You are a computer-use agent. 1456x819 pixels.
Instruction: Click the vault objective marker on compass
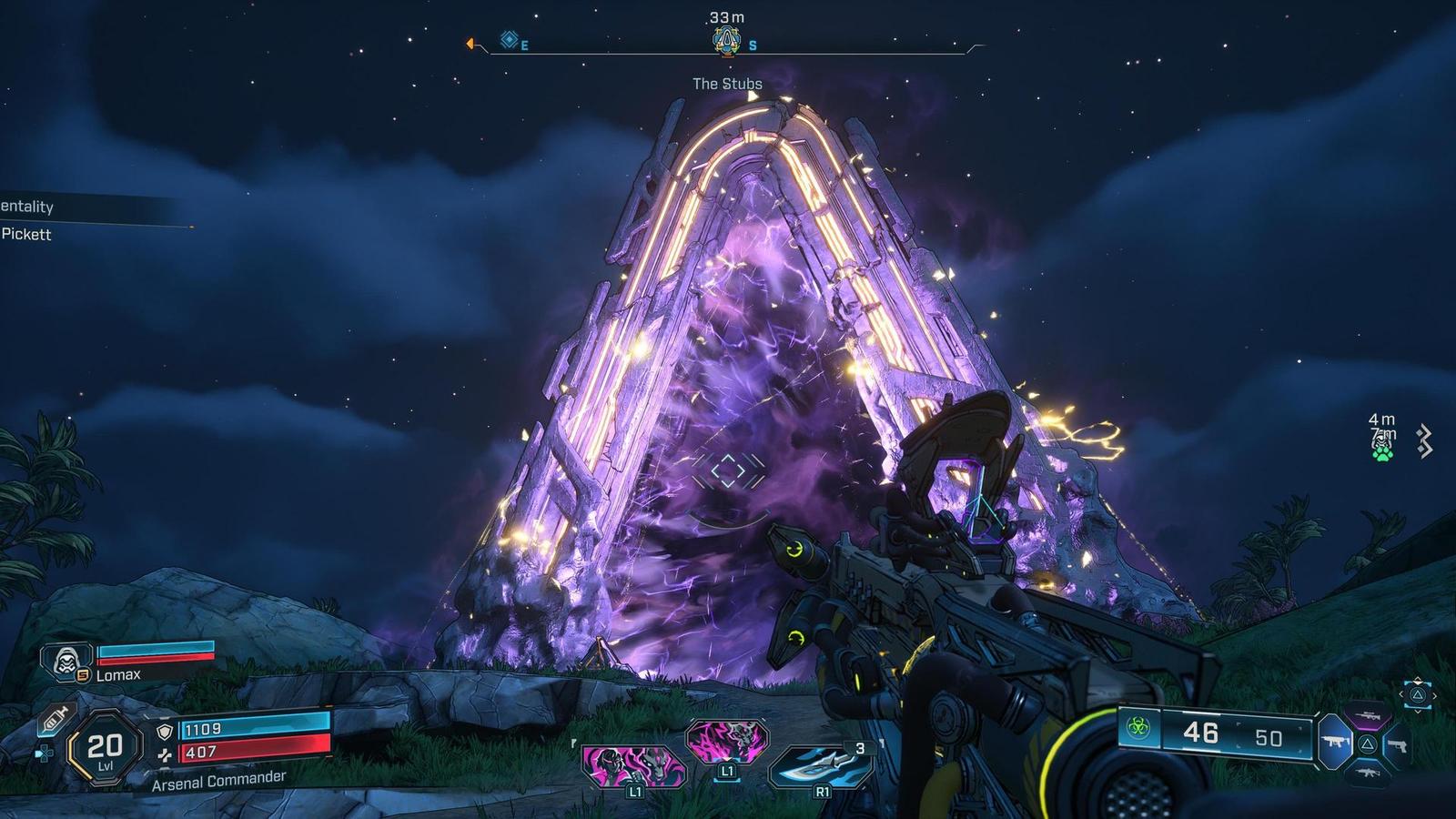coord(725,40)
